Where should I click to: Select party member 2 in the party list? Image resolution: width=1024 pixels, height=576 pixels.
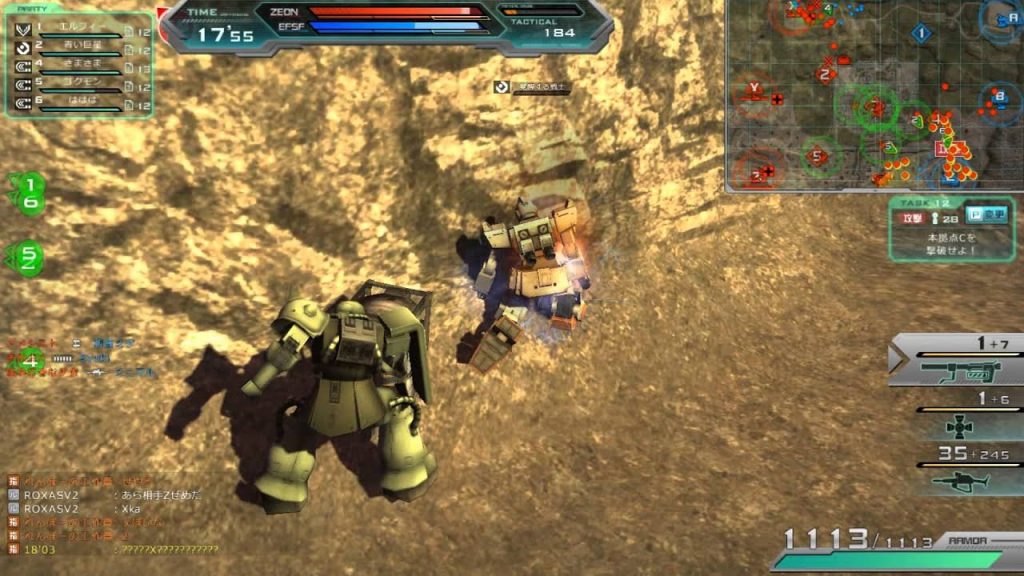coord(78,48)
